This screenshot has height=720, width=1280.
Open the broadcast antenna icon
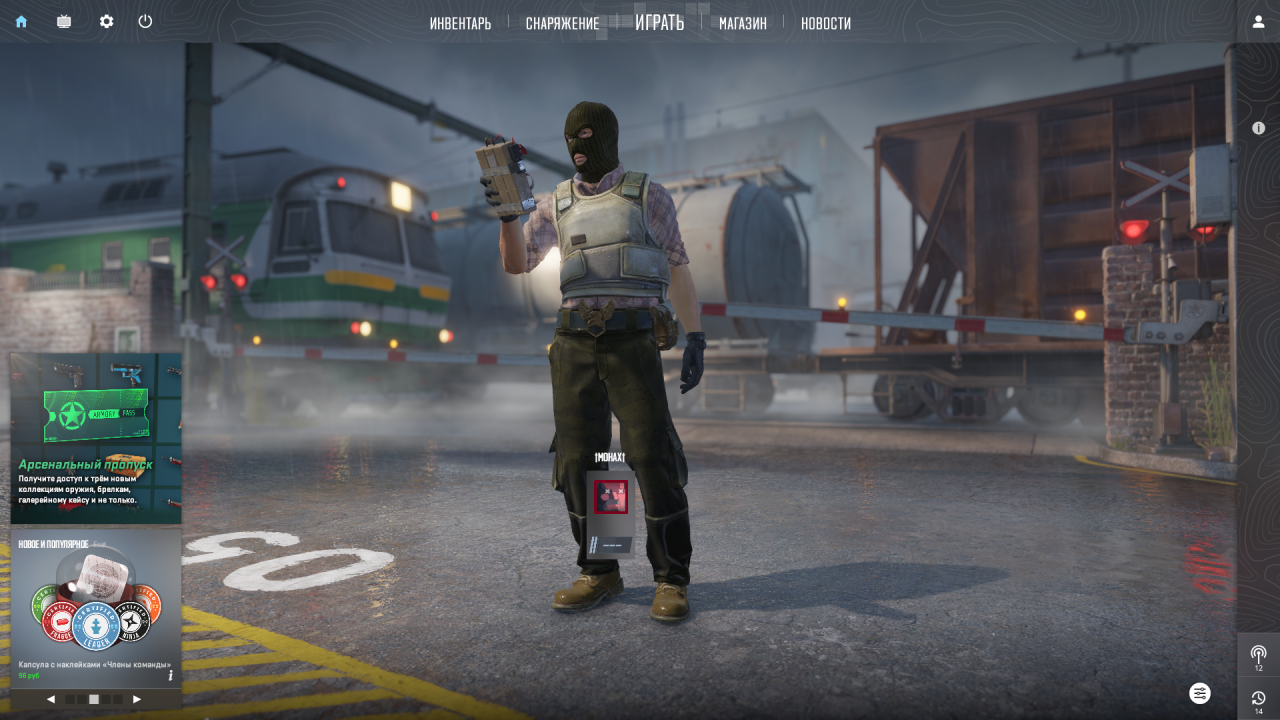[x=1258, y=655]
